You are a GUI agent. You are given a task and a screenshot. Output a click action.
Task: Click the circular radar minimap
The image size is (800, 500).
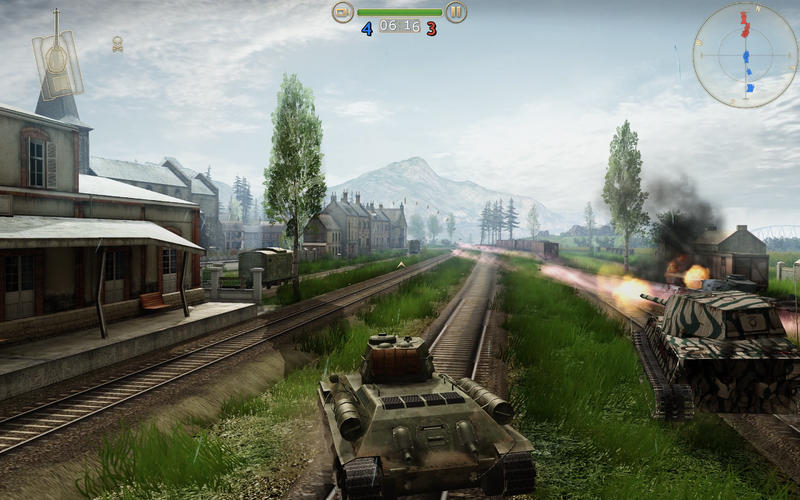click(745, 55)
